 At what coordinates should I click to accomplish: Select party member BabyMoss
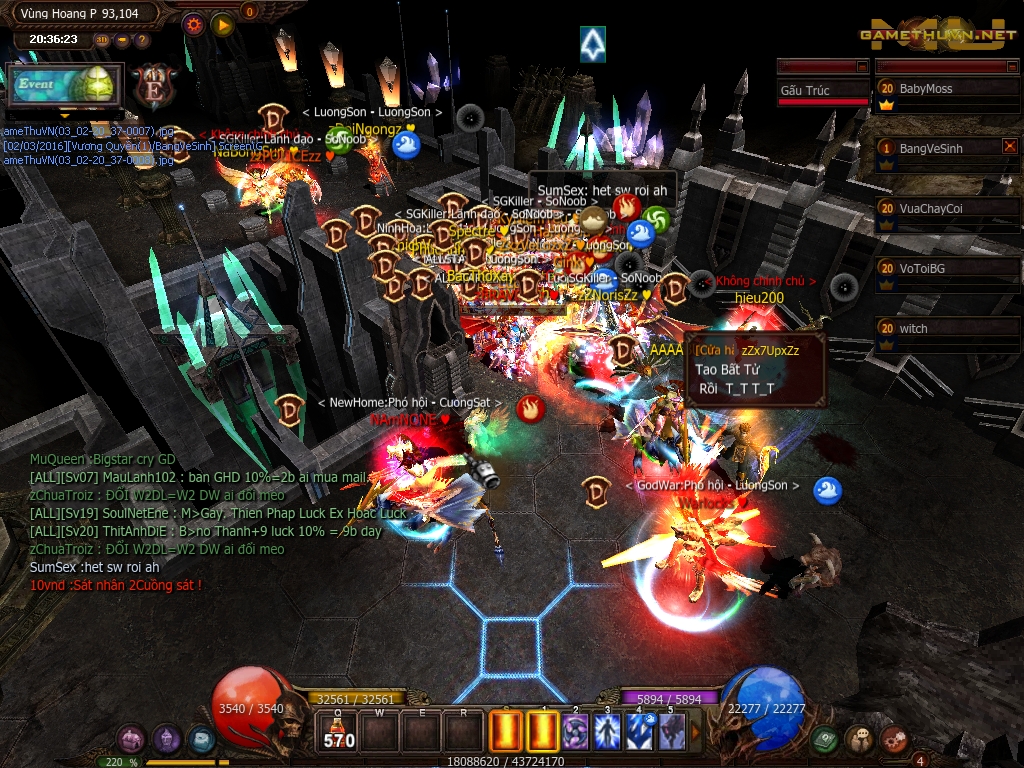948,89
